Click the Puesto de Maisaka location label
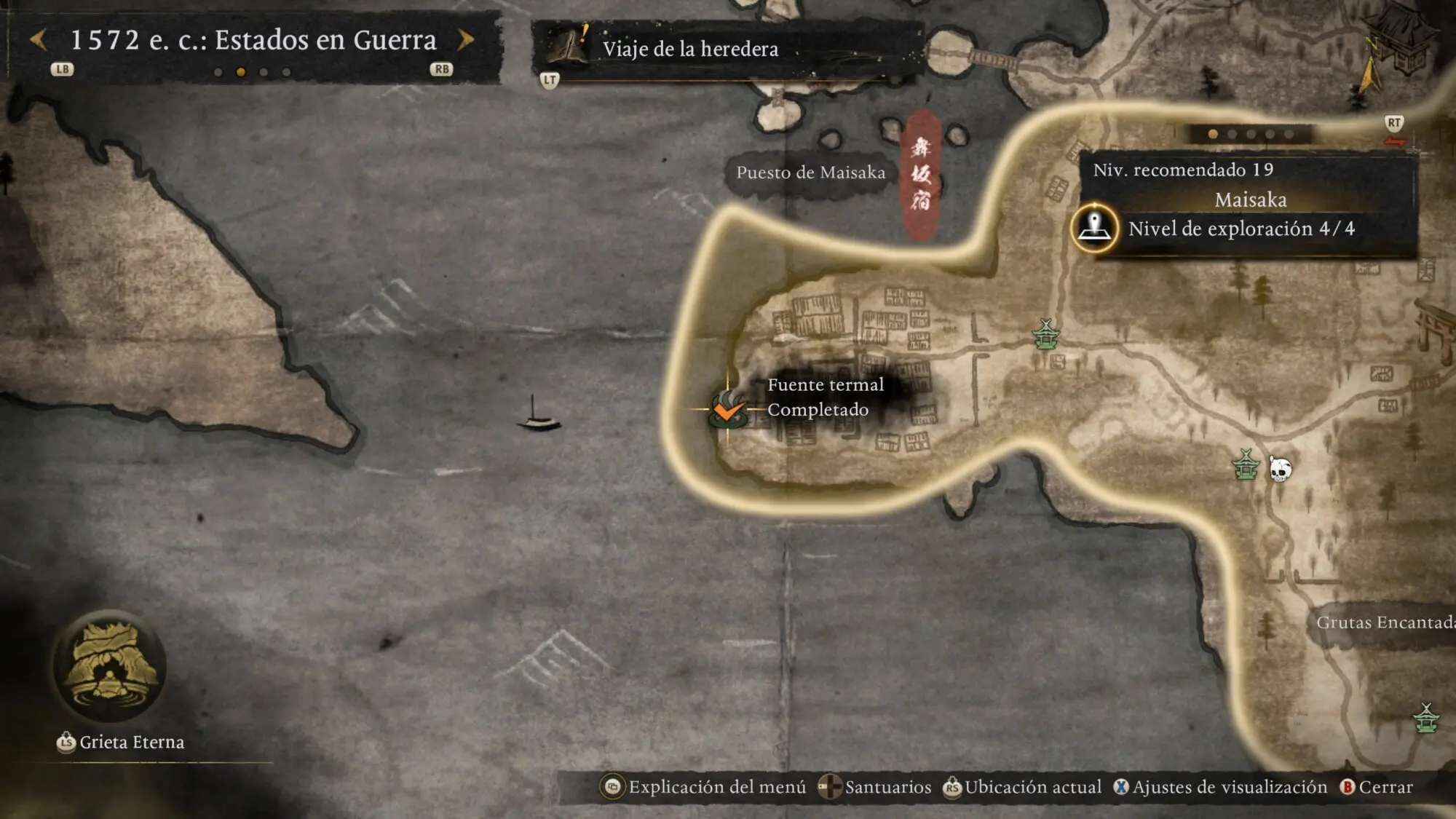The image size is (1456, 819). point(810,173)
